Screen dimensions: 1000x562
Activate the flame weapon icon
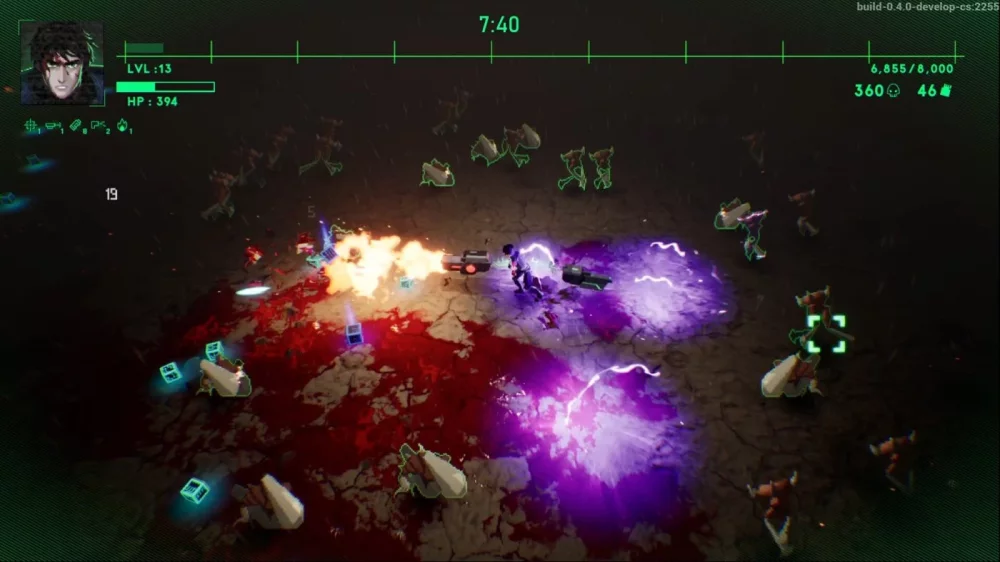[122, 126]
